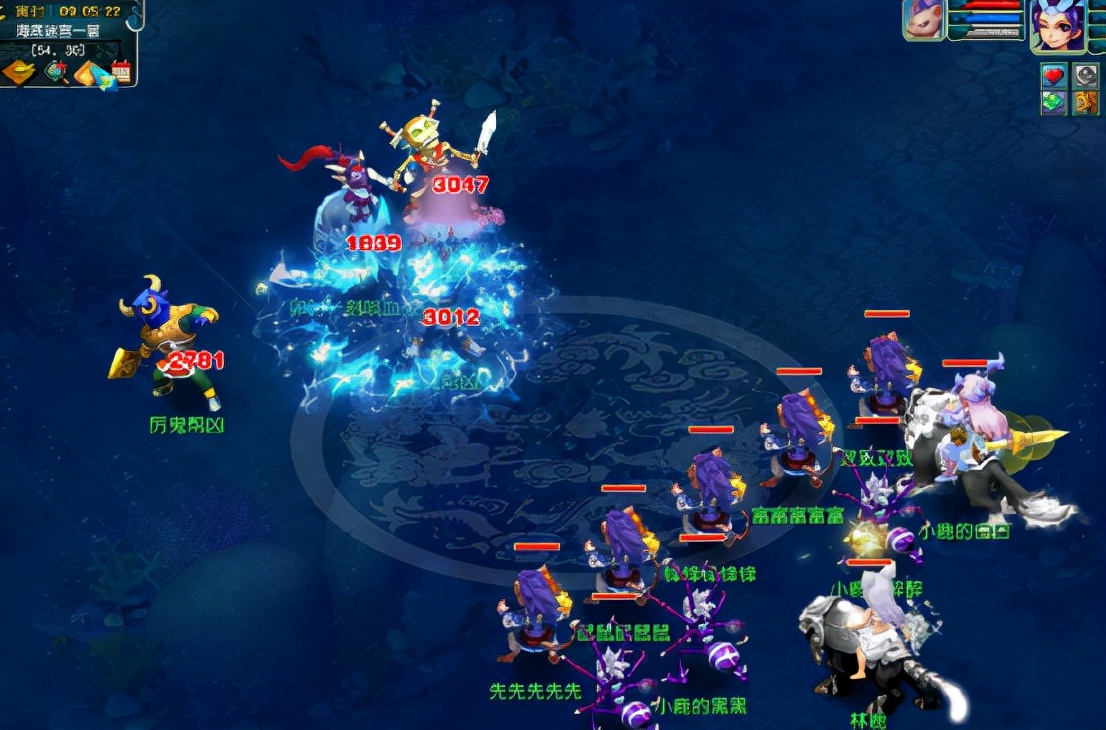
Task: Open the purple-haired player character portrait
Action: point(1058,24)
